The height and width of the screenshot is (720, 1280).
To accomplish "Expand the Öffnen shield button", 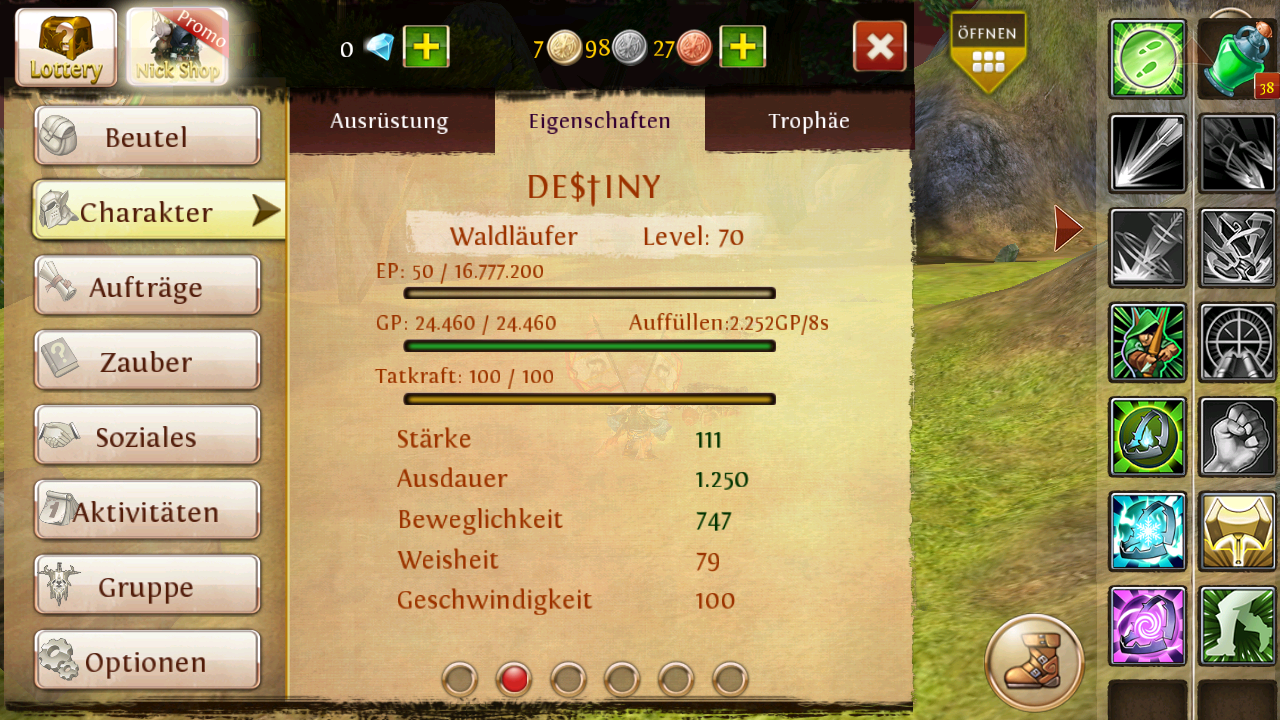I will 988,52.
